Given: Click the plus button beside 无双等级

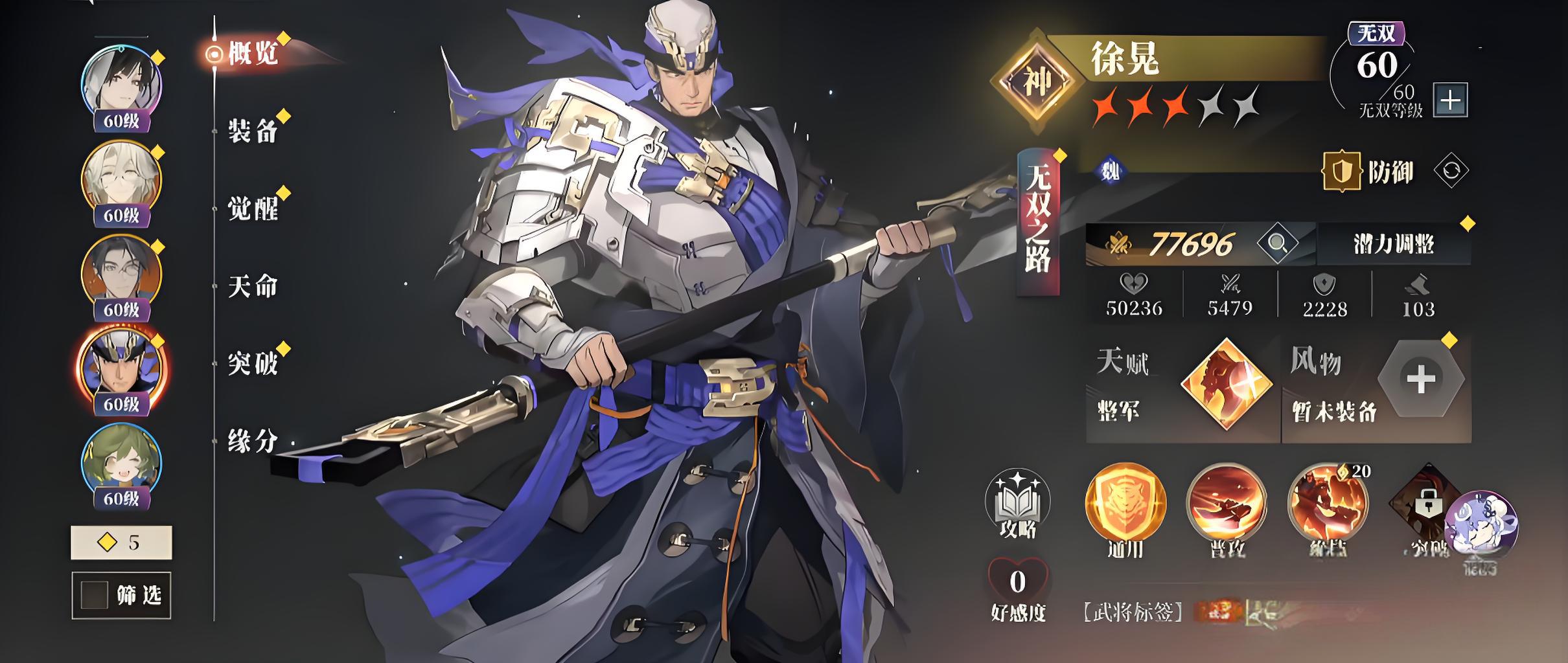Looking at the screenshot, I should (1450, 100).
